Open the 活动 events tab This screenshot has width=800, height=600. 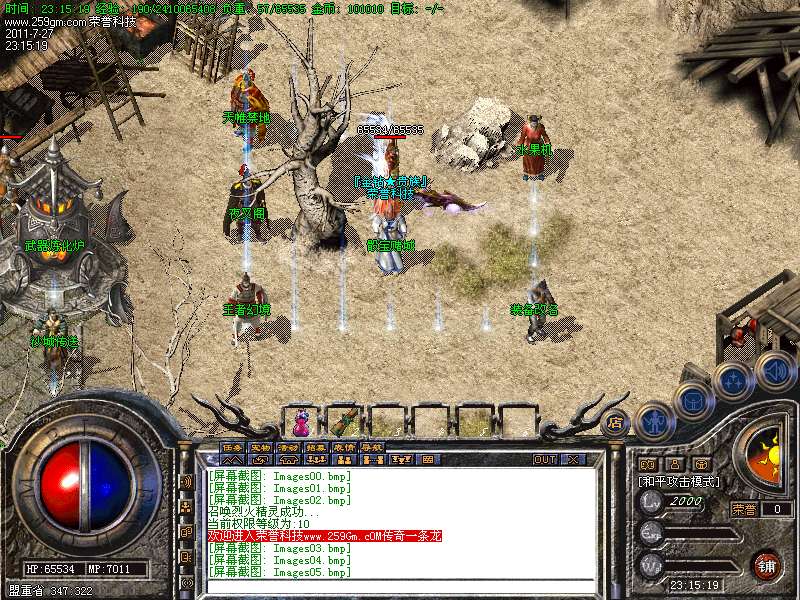(x=288, y=447)
